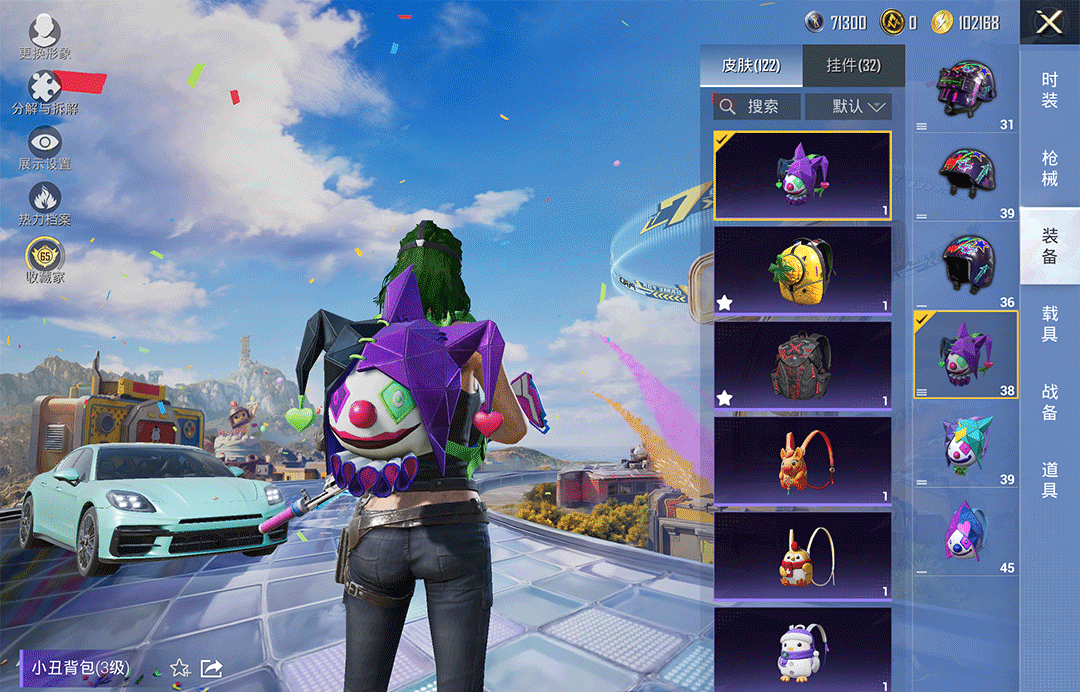Select the yellow pineapple backpack skin
The width and height of the screenshot is (1080, 692).
(x=802, y=270)
